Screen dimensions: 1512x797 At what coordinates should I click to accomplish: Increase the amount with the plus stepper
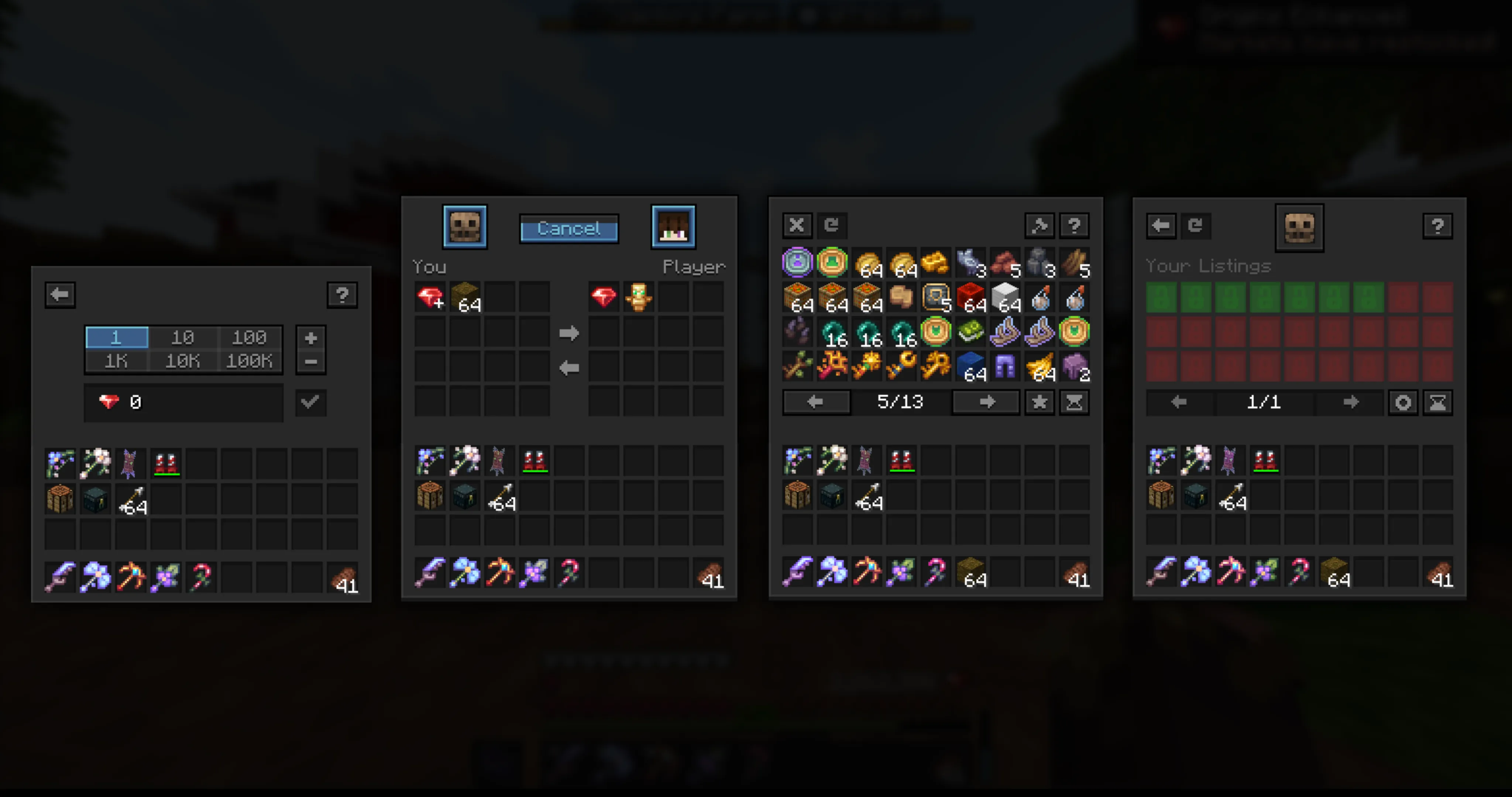point(310,338)
